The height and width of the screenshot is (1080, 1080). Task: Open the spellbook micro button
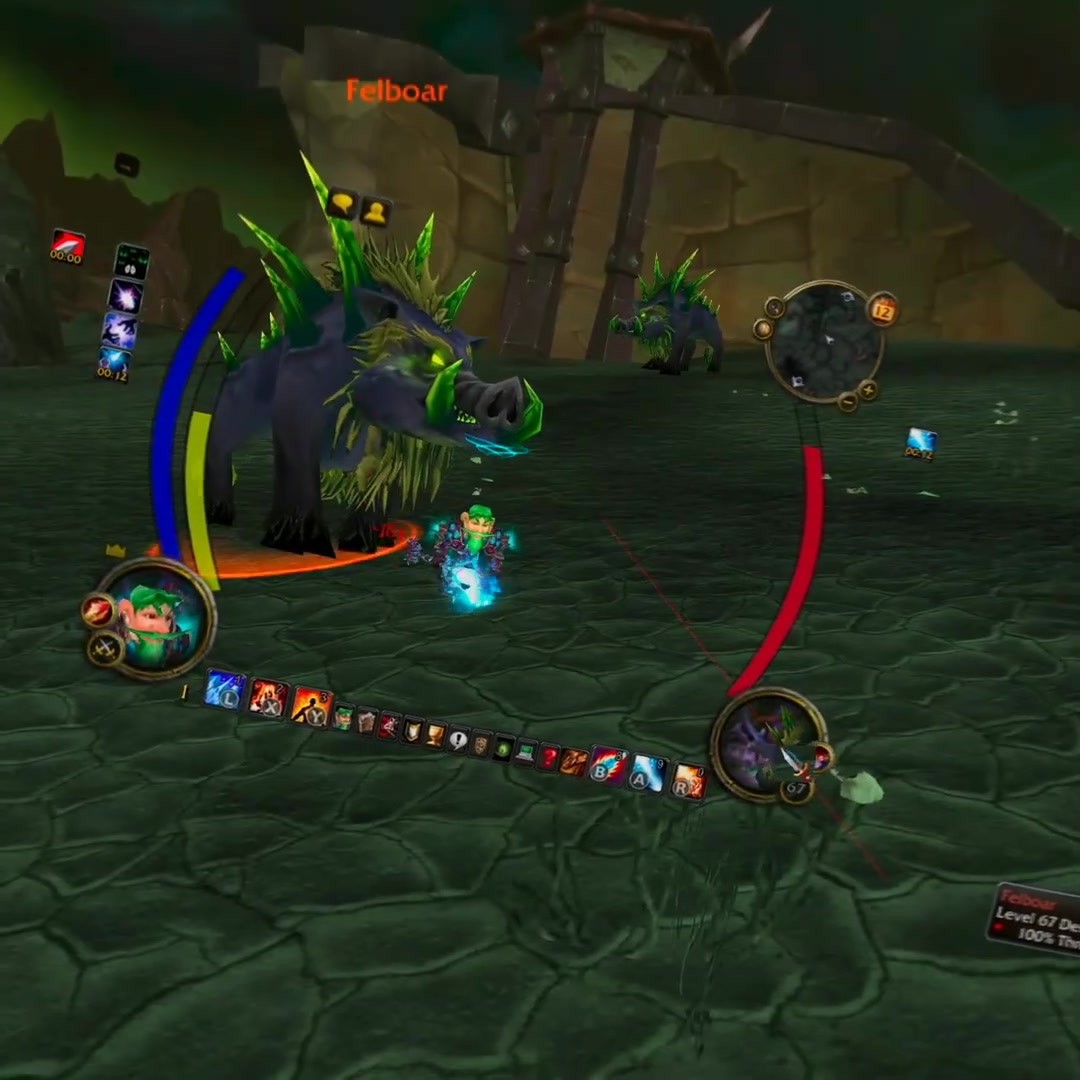[x=366, y=721]
